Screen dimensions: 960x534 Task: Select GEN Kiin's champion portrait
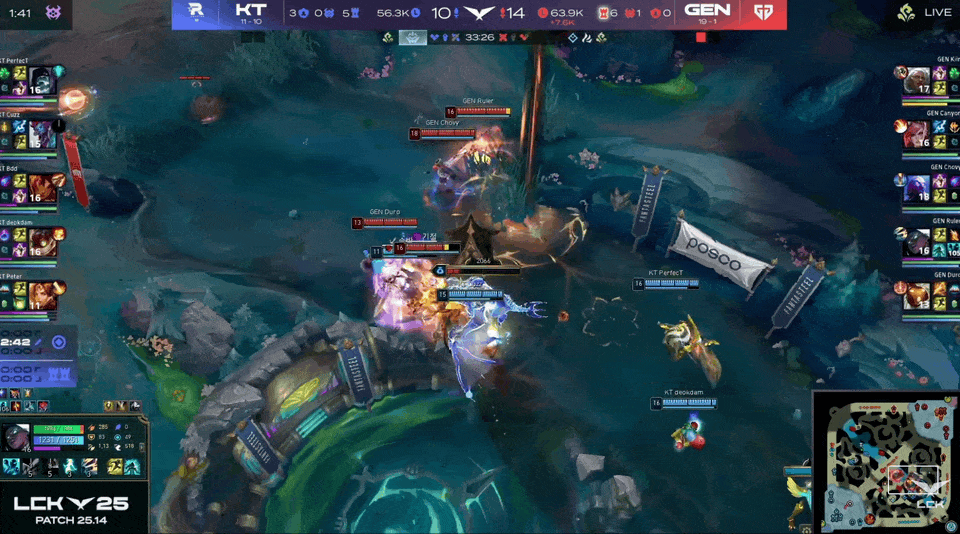(x=918, y=81)
